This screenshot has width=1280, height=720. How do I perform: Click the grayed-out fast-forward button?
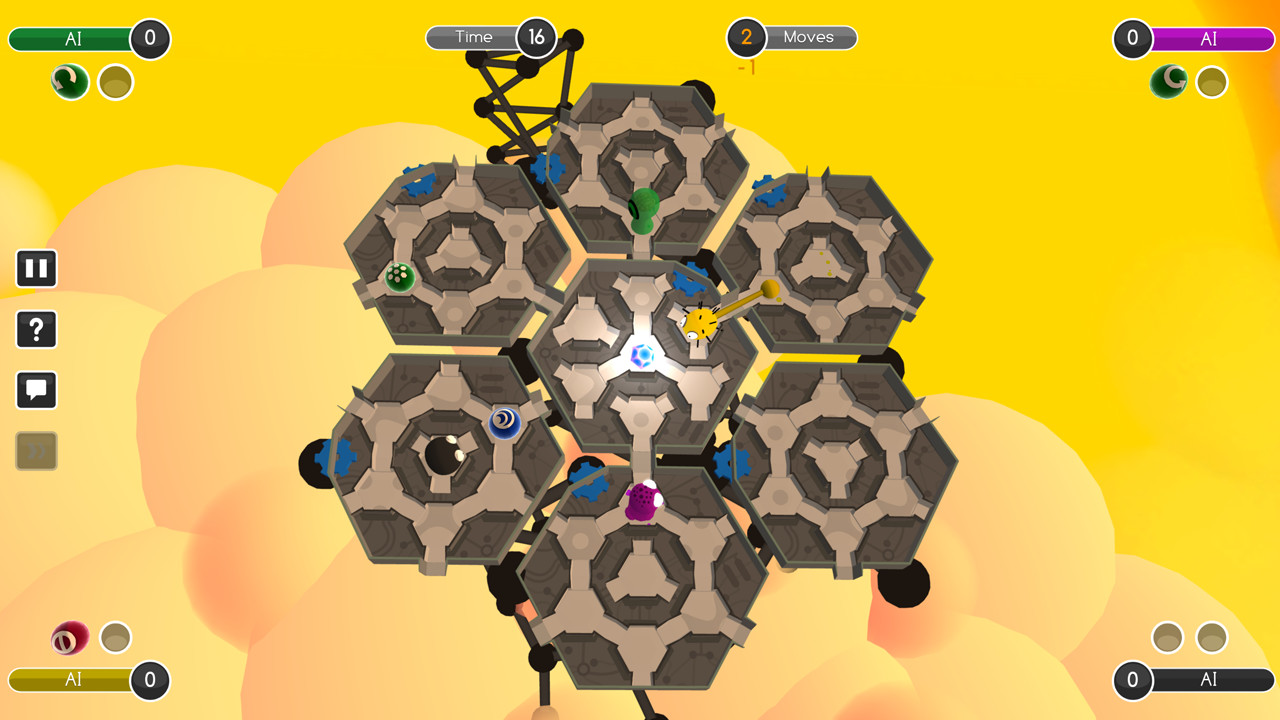pyautogui.click(x=36, y=450)
